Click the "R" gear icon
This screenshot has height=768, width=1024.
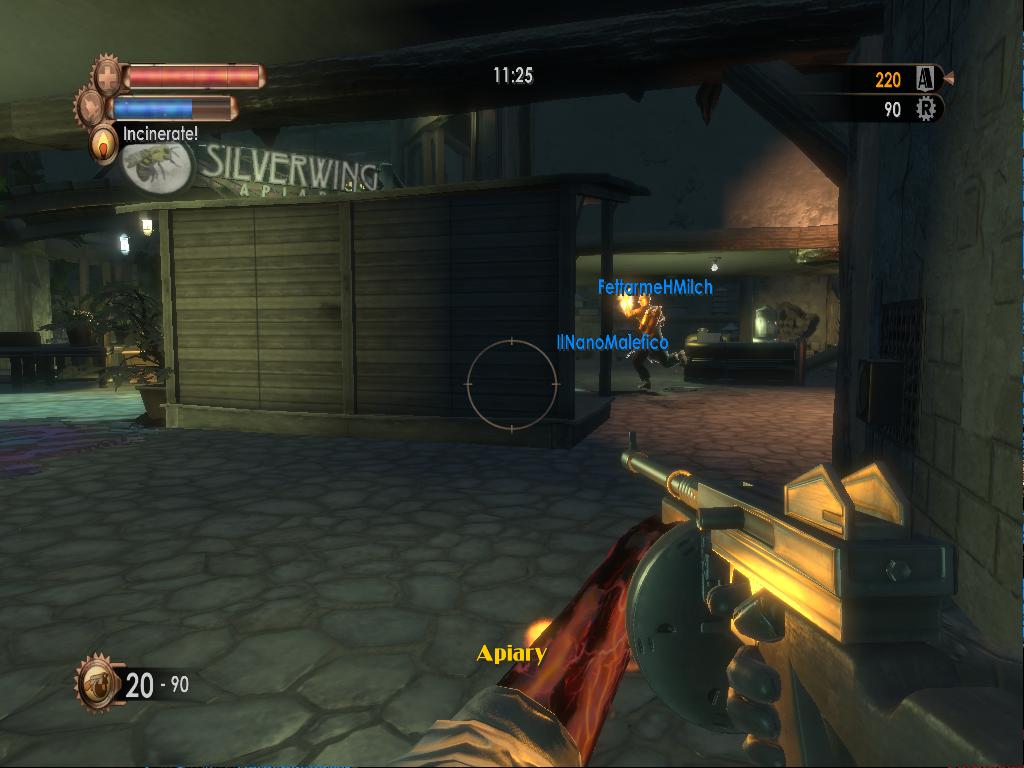click(x=926, y=109)
